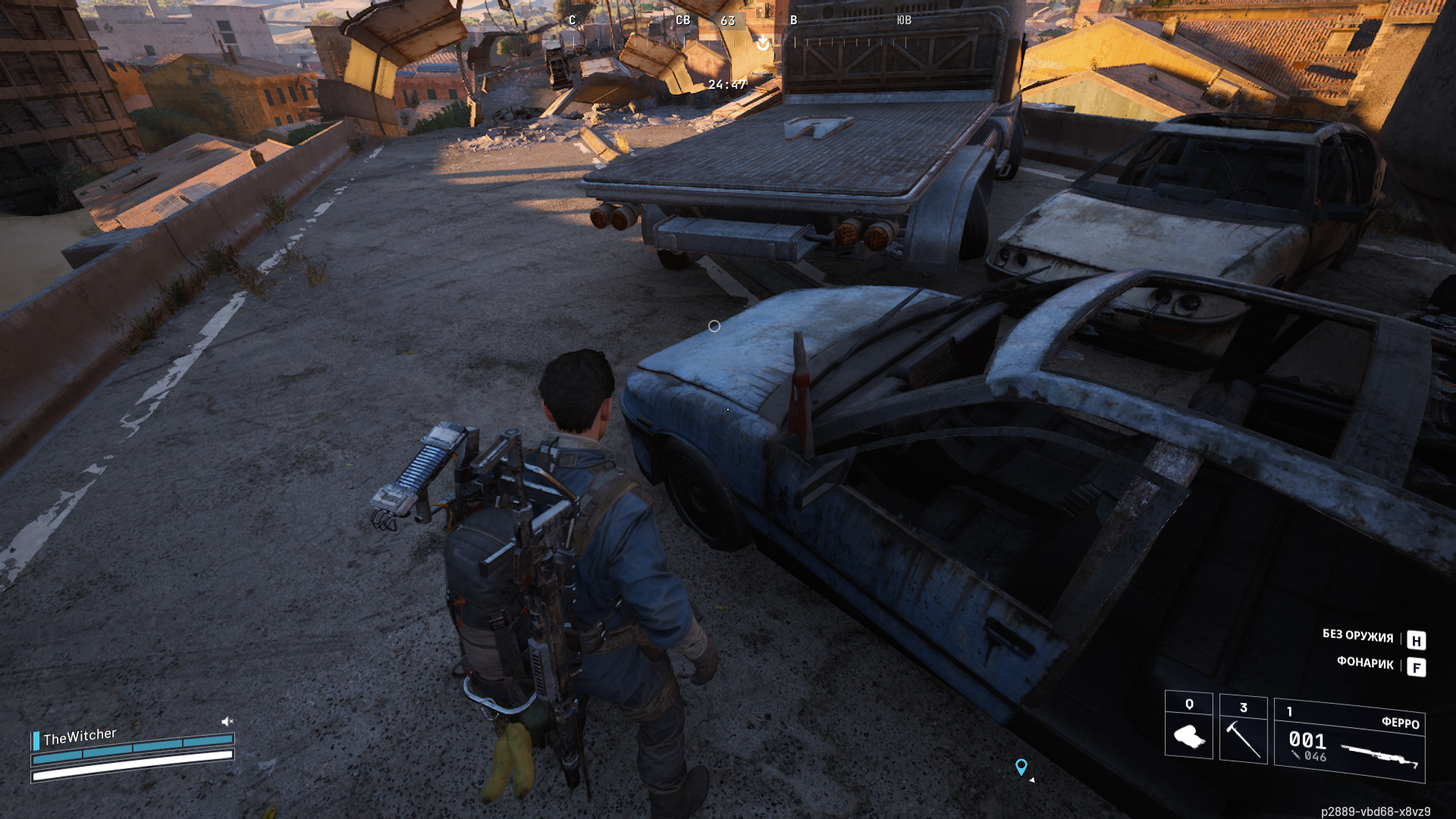
Task: Click the objective icon under the compass
Action: click(763, 43)
